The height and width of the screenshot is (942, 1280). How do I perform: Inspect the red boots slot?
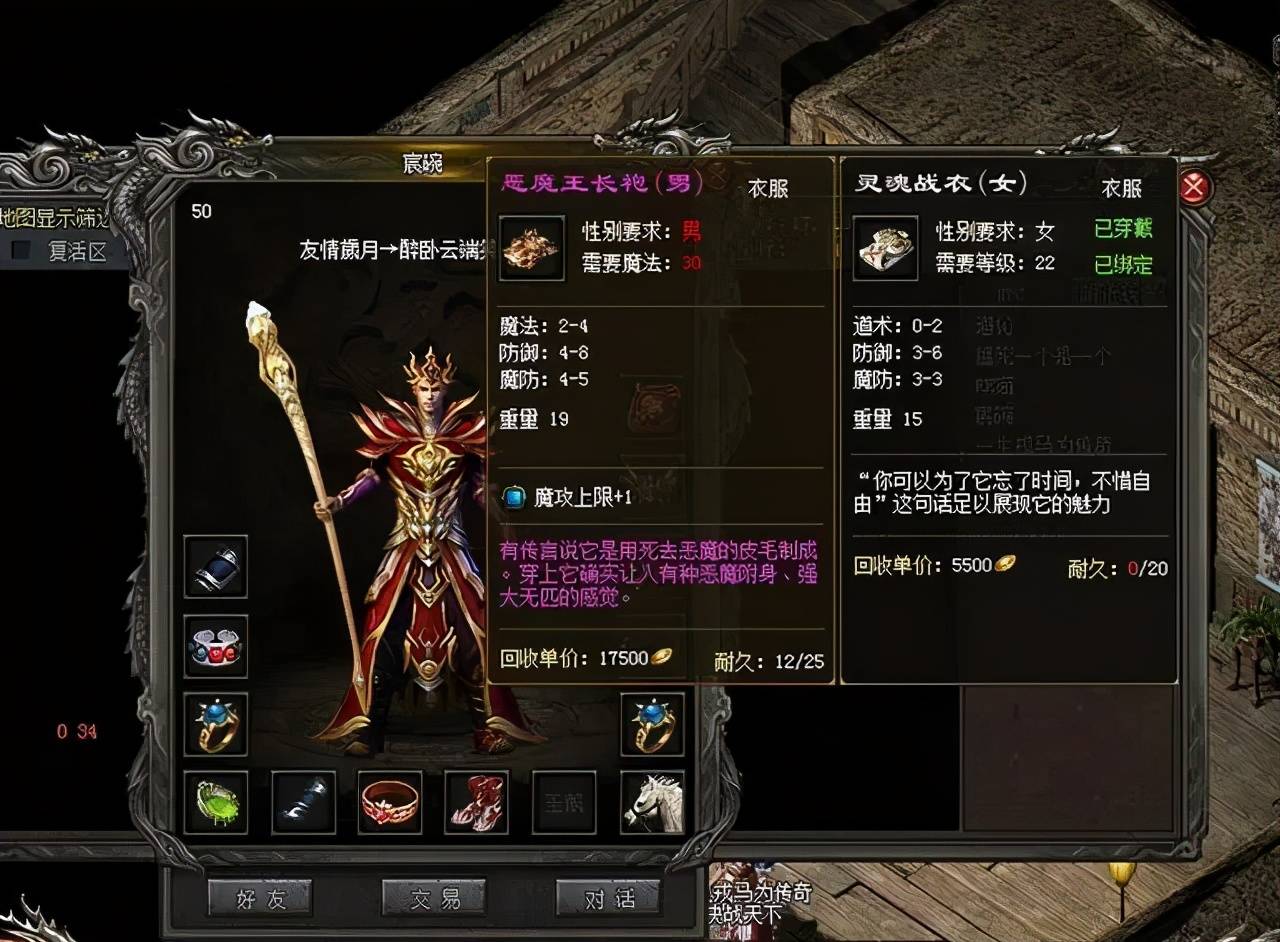[477, 802]
